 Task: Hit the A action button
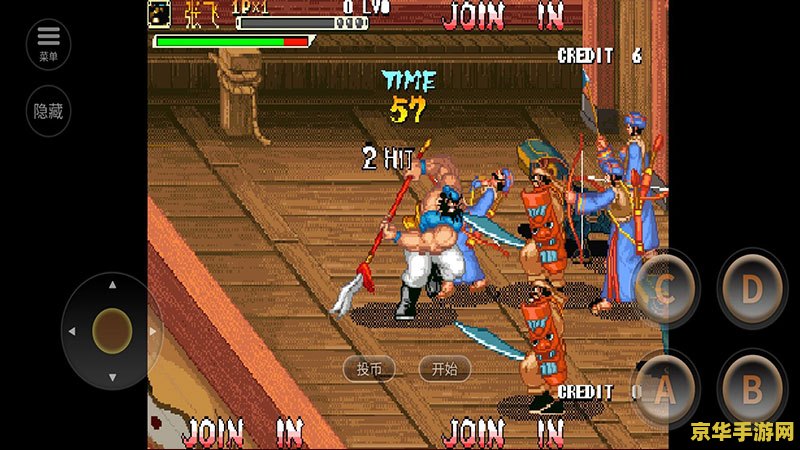coord(666,388)
